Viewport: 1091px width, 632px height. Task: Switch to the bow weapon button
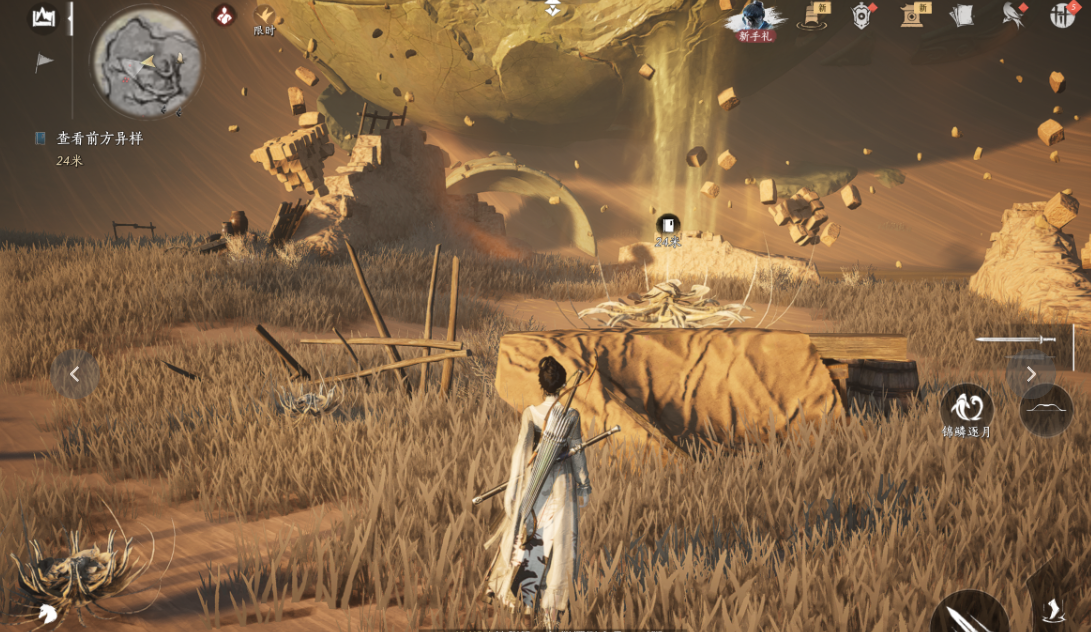[x=1046, y=409]
